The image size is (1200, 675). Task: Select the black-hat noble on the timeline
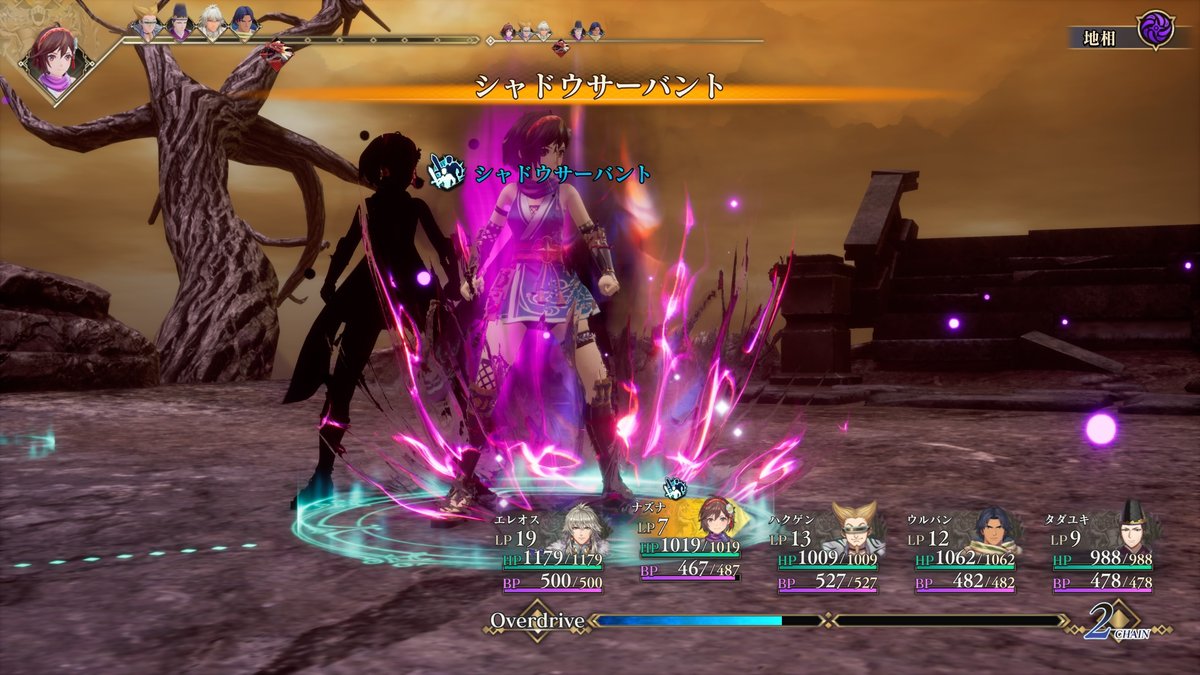tap(179, 23)
